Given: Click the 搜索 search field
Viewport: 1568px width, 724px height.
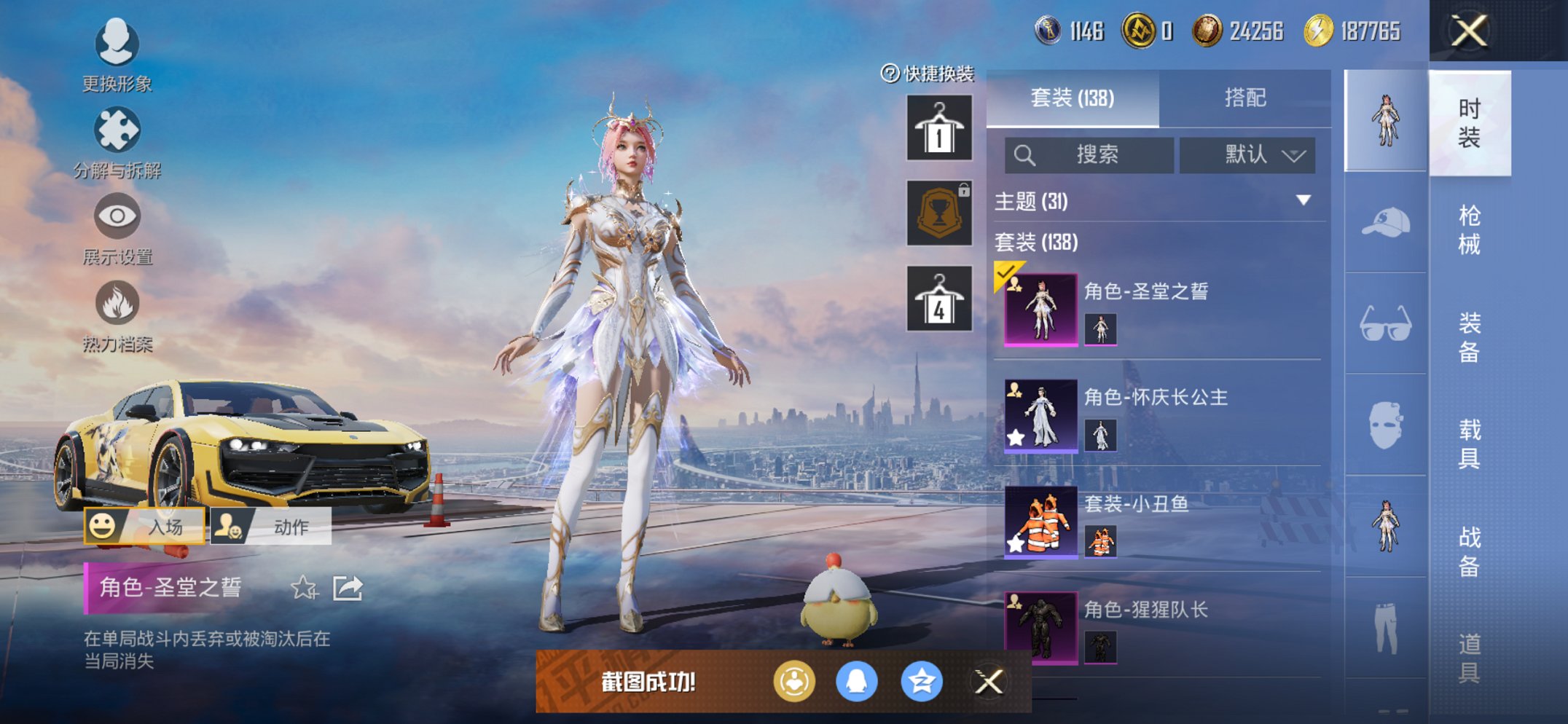Looking at the screenshot, I should point(1089,155).
